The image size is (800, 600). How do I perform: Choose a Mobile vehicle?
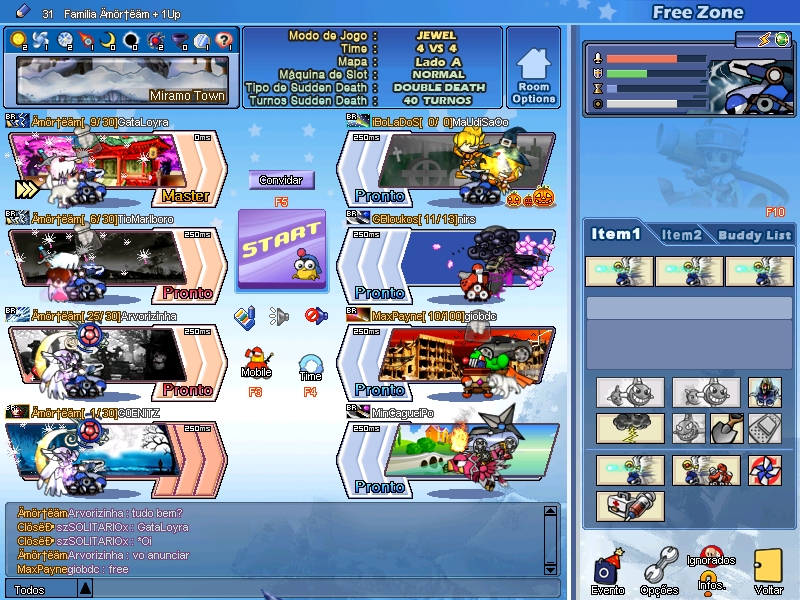point(256,358)
